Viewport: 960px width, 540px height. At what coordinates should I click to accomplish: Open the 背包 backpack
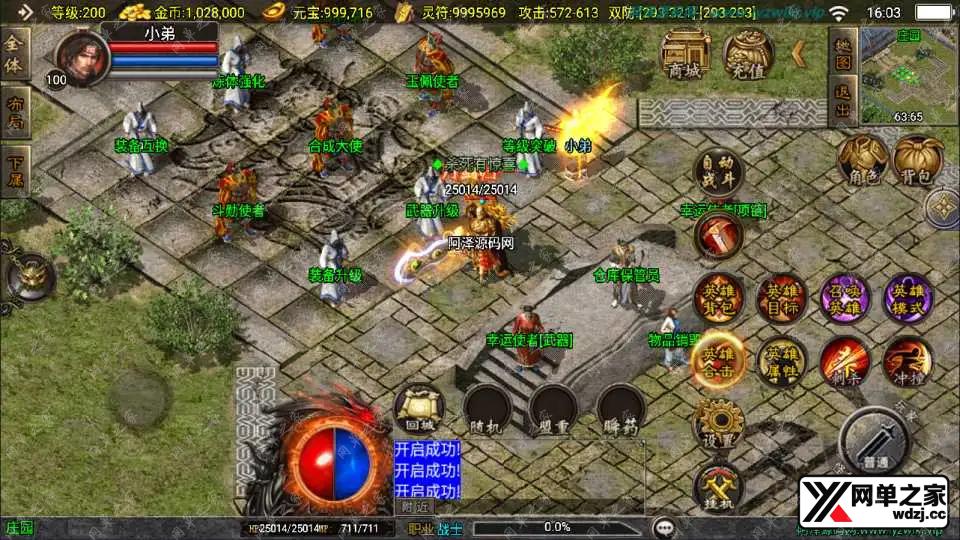(917, 160)
